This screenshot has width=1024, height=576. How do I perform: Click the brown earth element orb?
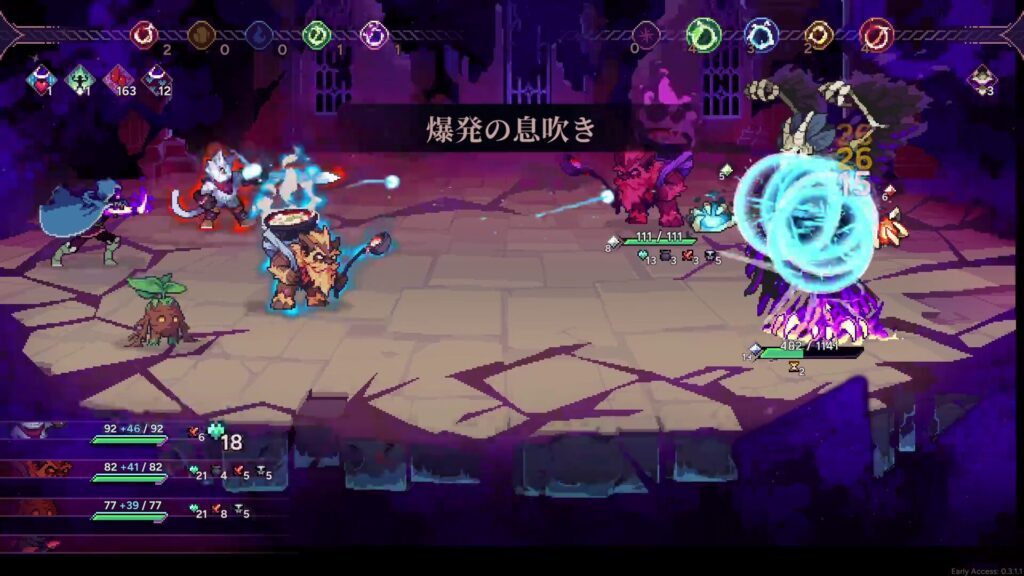point(202,35)
